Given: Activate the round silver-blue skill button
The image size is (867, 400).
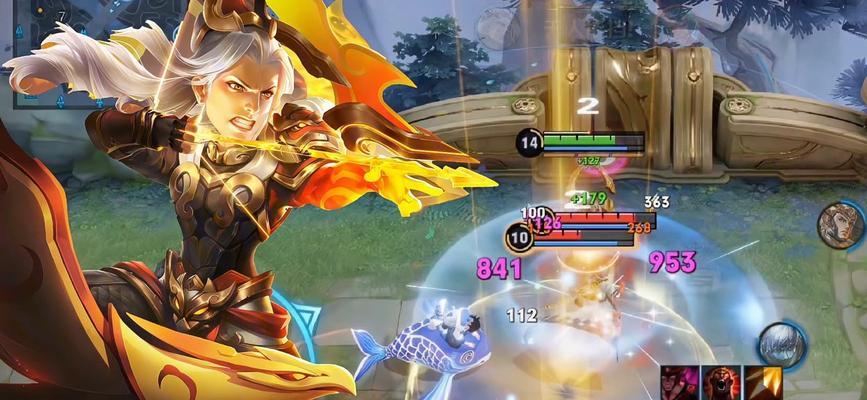Looking at the screenshot, I should 781,344.
